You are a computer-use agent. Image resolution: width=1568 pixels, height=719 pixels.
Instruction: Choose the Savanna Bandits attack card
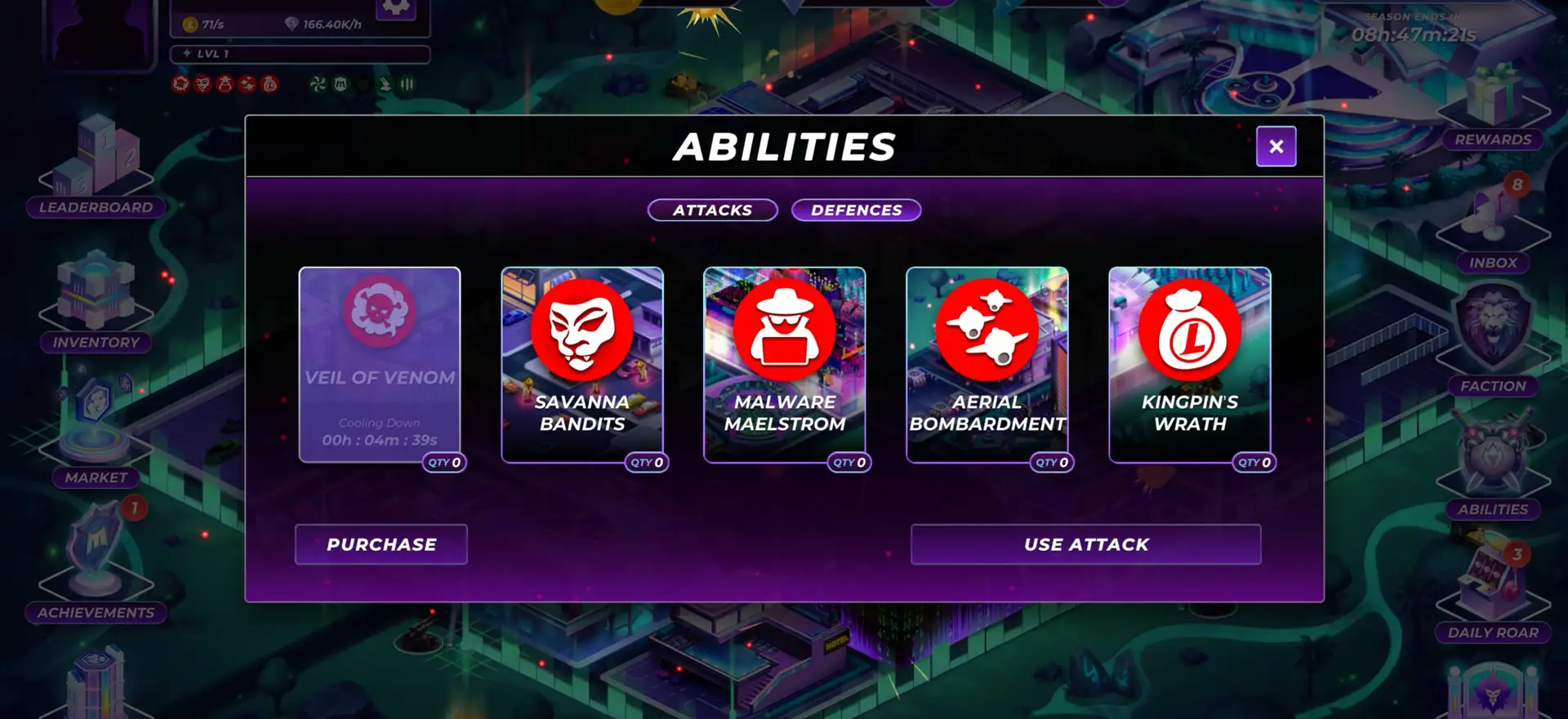[x=582, y=365]
